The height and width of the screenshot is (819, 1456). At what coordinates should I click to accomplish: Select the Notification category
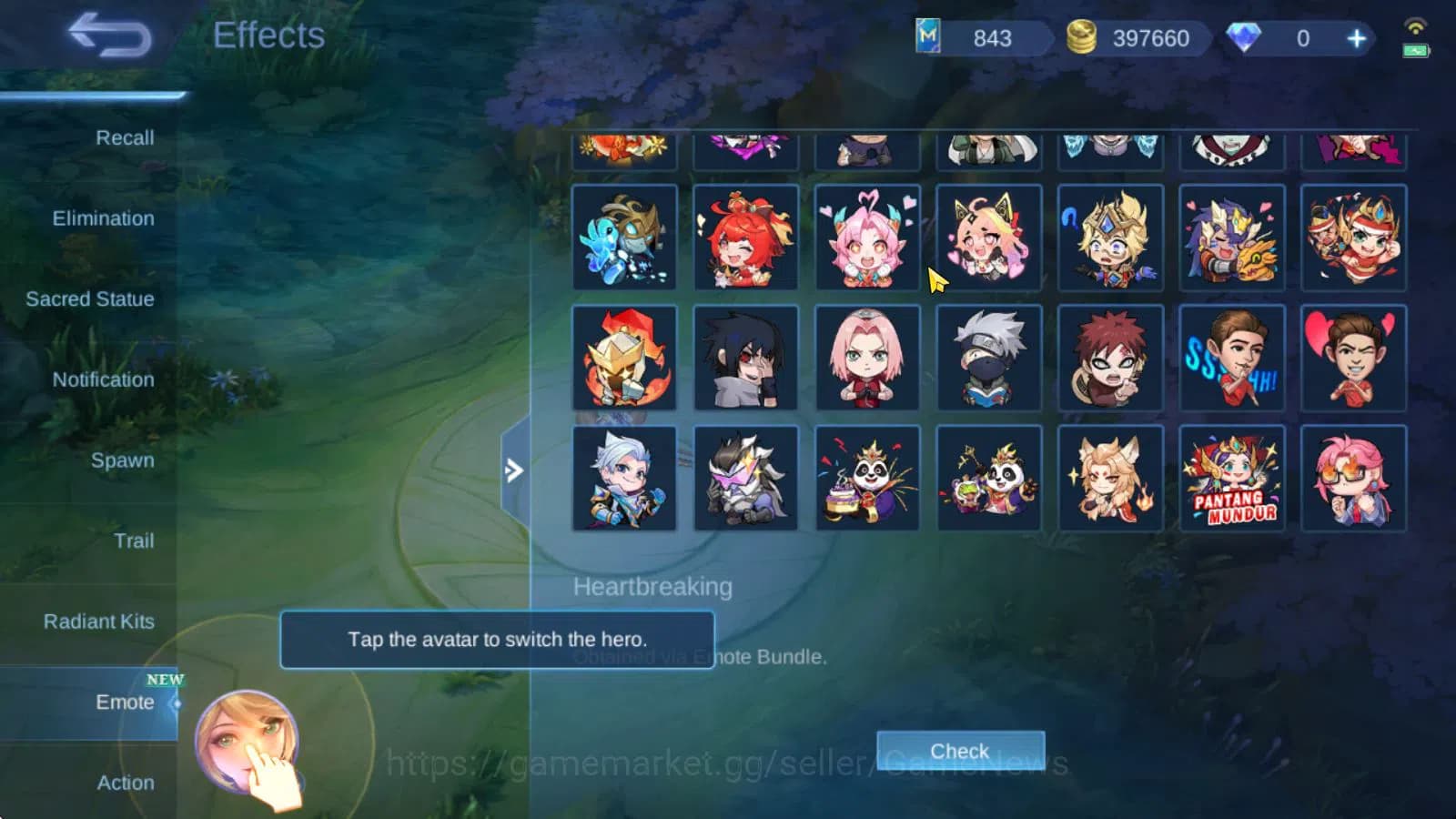pyautogui.click(x=102, y=379)
